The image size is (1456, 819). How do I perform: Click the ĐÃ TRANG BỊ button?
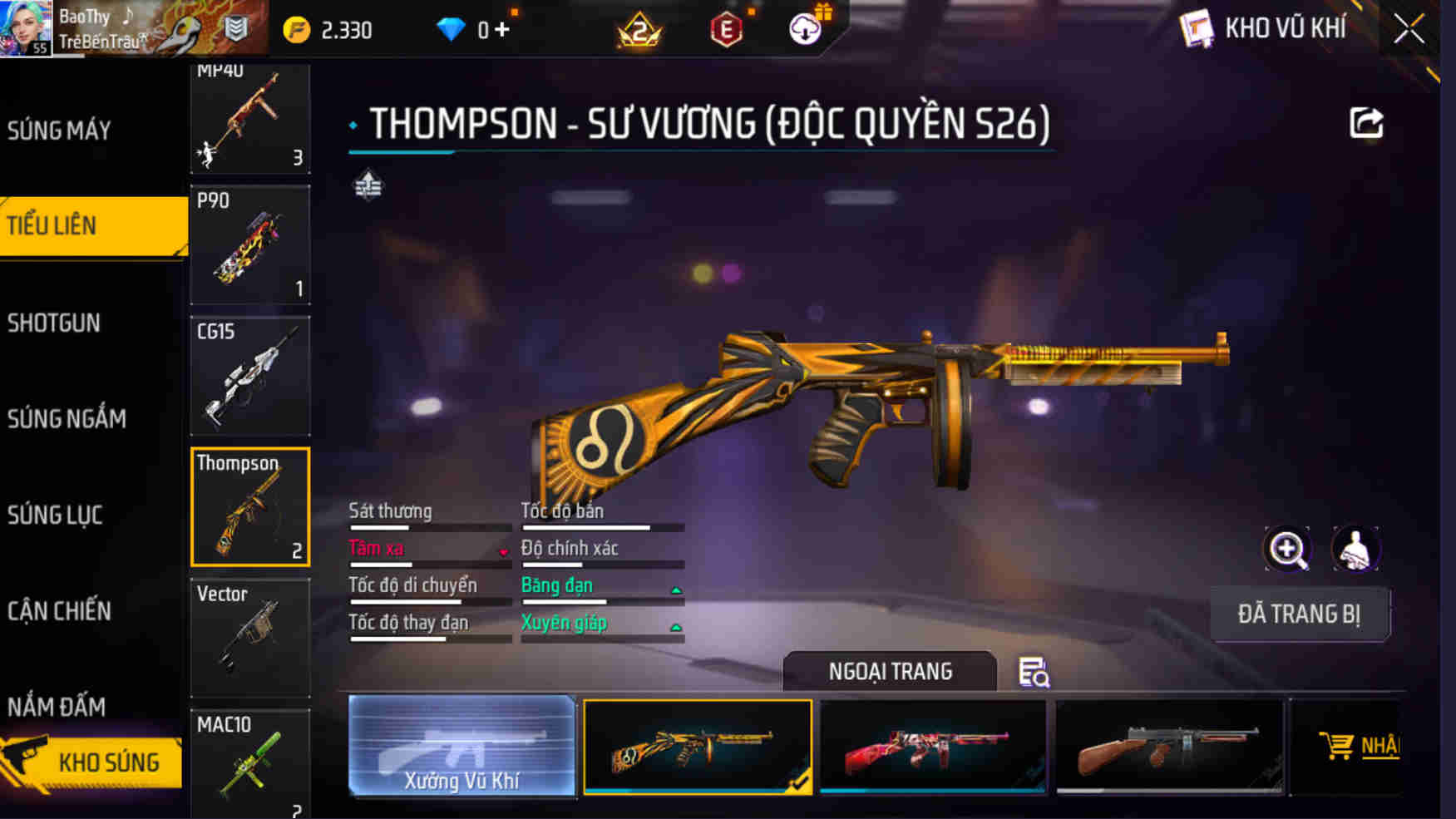point(1300,614)
